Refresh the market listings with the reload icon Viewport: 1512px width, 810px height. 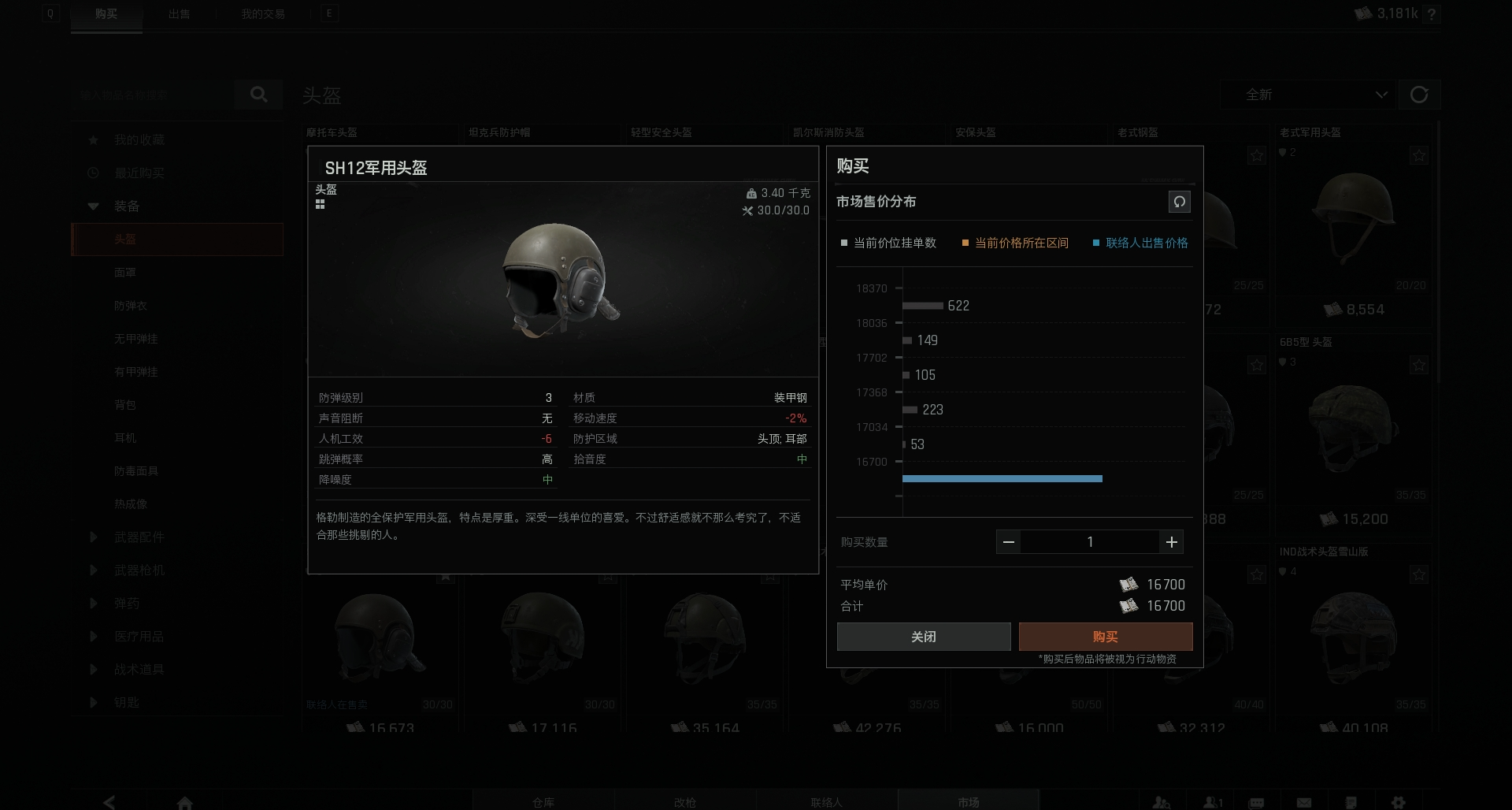[x=1420, y=94]
